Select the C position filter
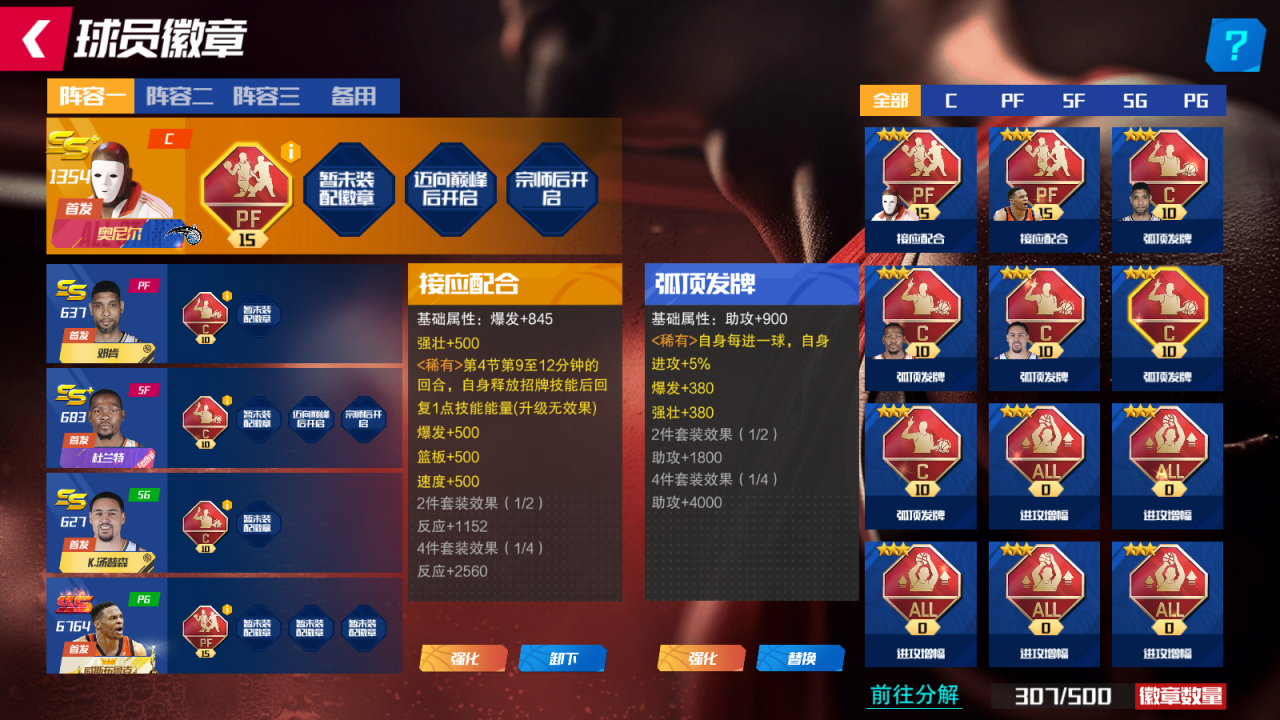 pos(950,100)
